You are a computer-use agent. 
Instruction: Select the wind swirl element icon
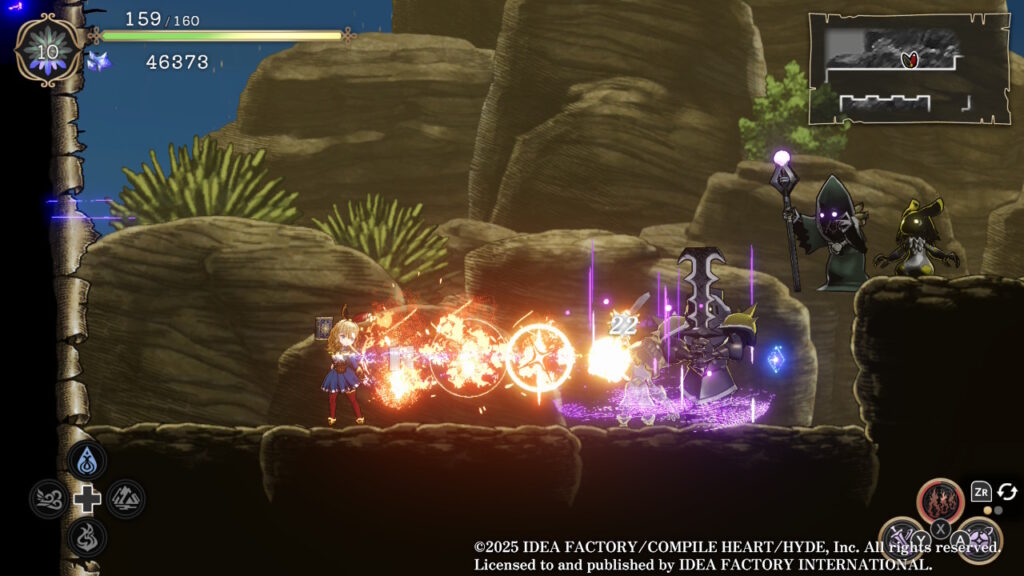click(x=48, y=498)
